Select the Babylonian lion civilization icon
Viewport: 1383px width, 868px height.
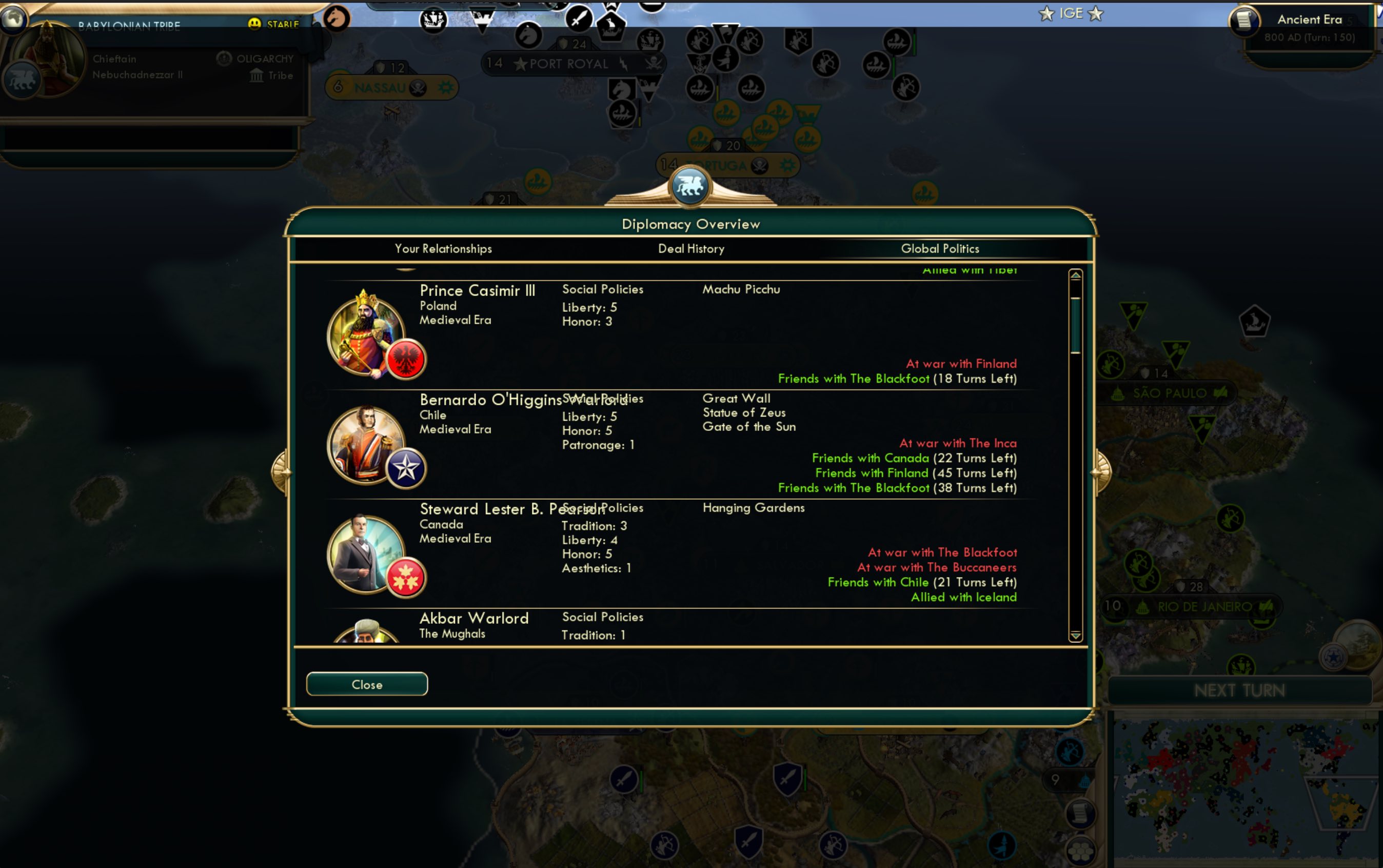pyautogui.click(x=24, y=79)
